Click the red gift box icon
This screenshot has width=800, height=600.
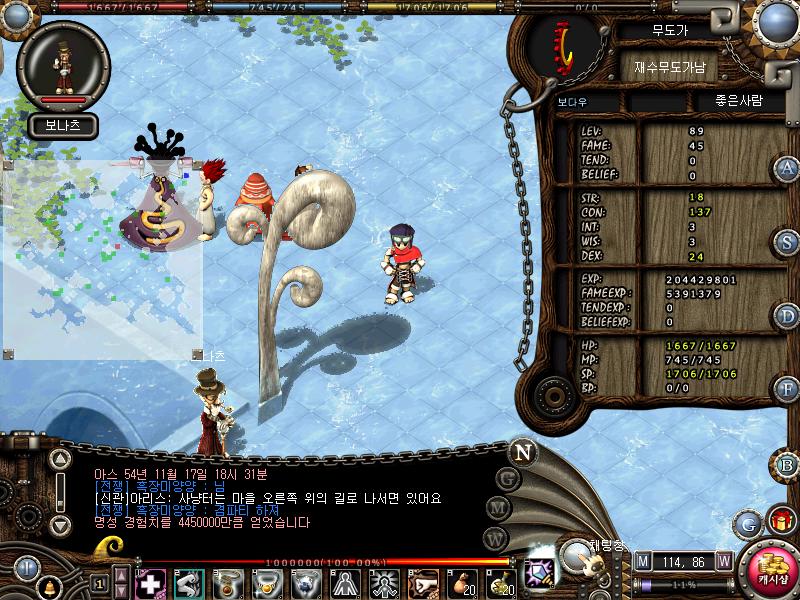[x=779, y=520]
